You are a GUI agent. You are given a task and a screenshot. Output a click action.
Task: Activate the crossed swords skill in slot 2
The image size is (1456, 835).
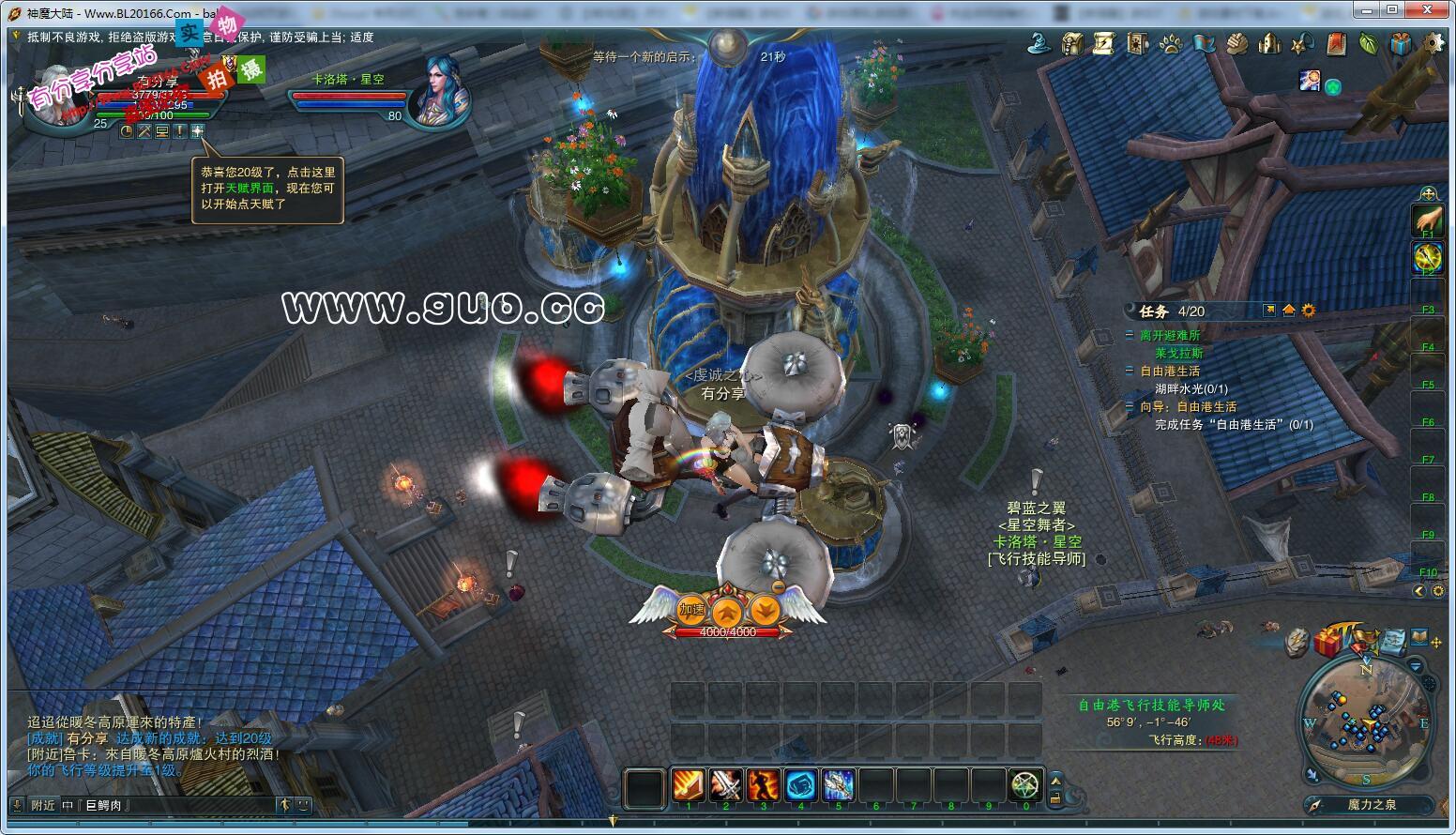pos(725,785)
